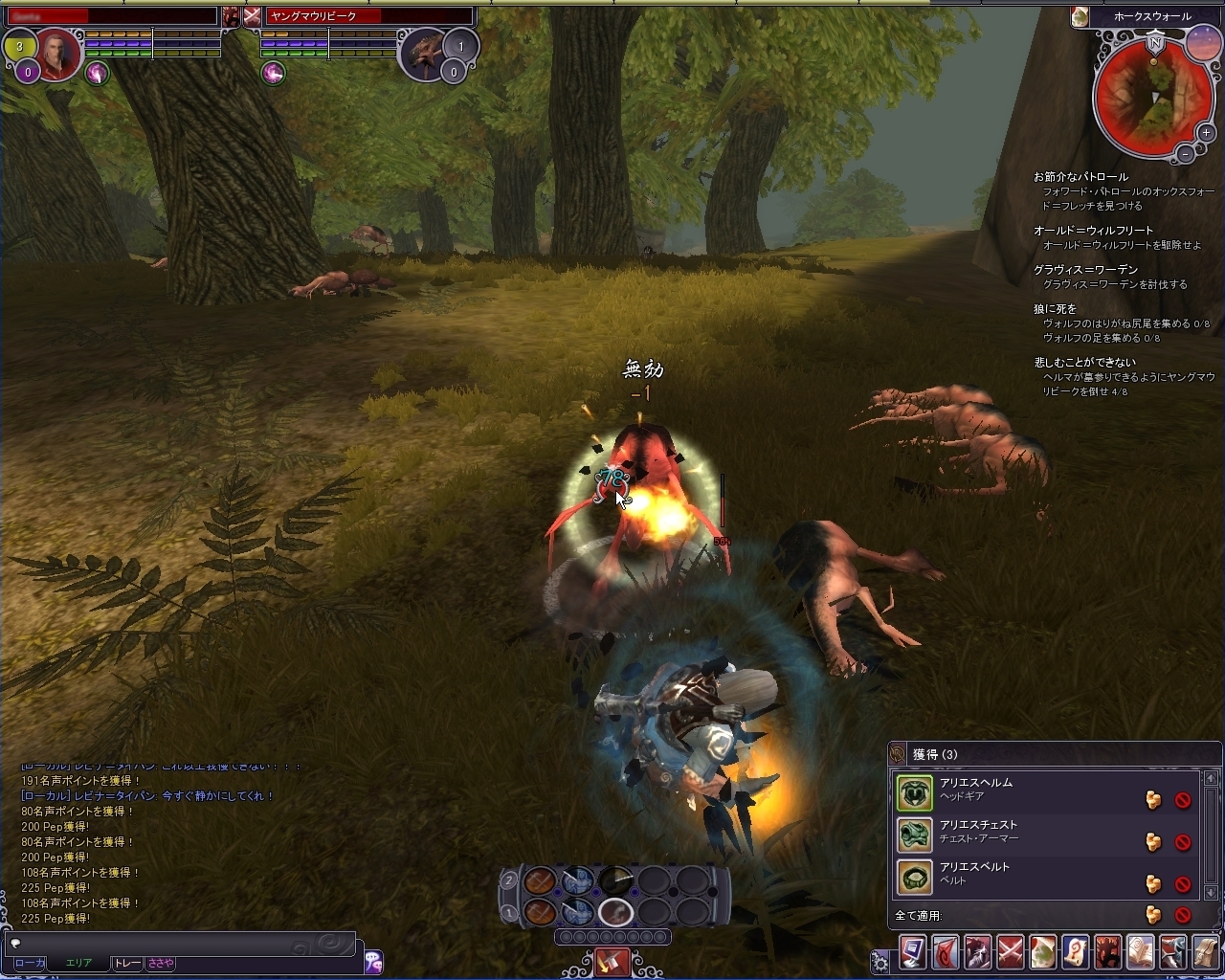Open the settings gear menu
1225x980 pixels.
pyautogui.click(x=880, y=959)
